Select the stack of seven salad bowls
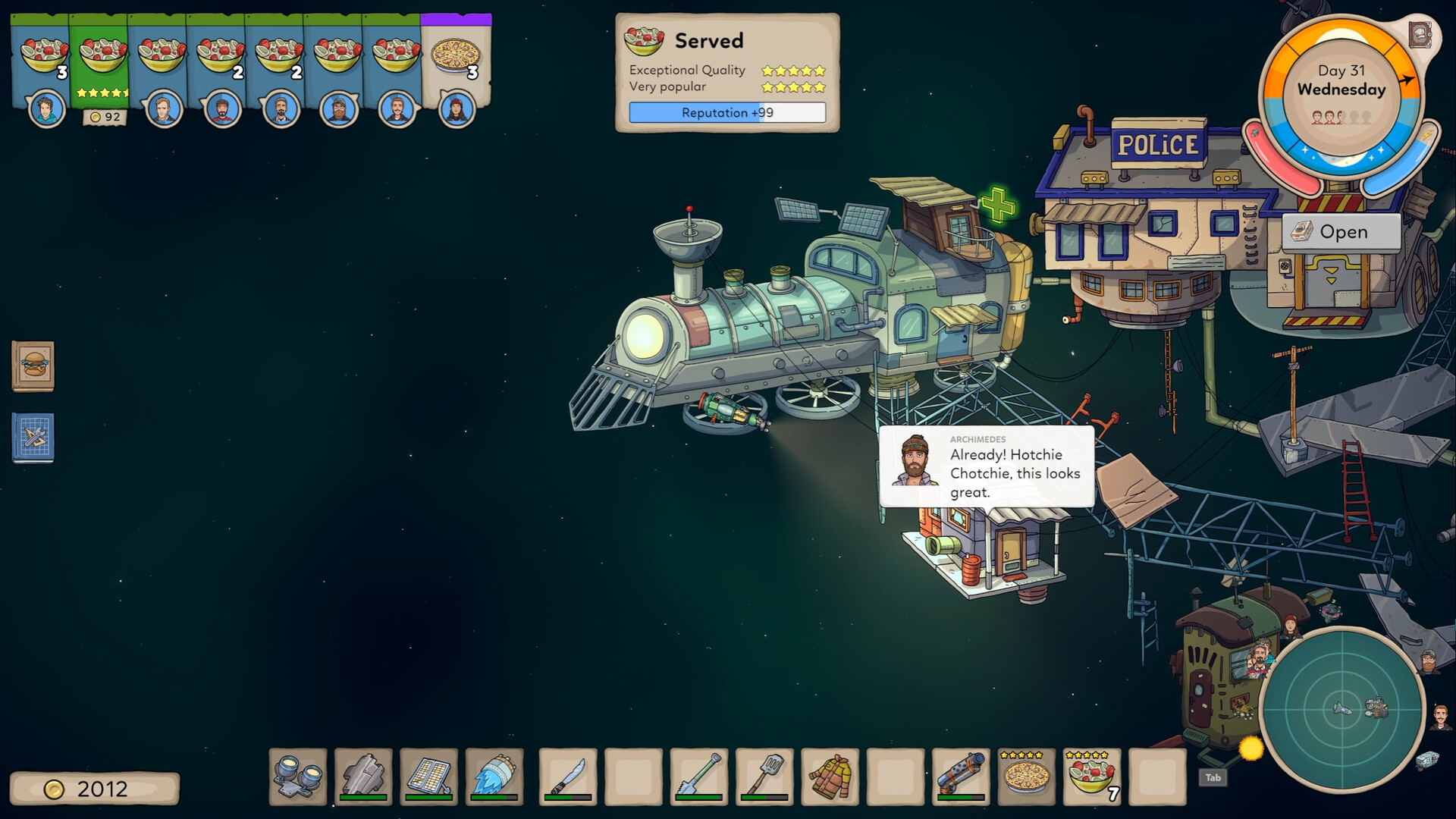Image resolution: width=1456 pixels, height=819 pixels. (x=1093, y=777)
